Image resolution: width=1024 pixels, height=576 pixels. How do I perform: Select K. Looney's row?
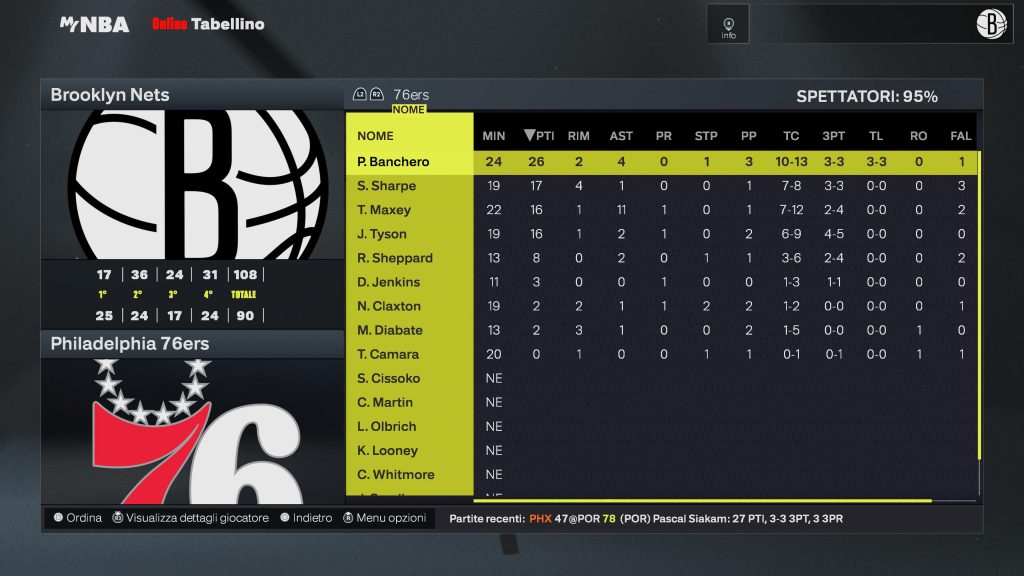387,450
